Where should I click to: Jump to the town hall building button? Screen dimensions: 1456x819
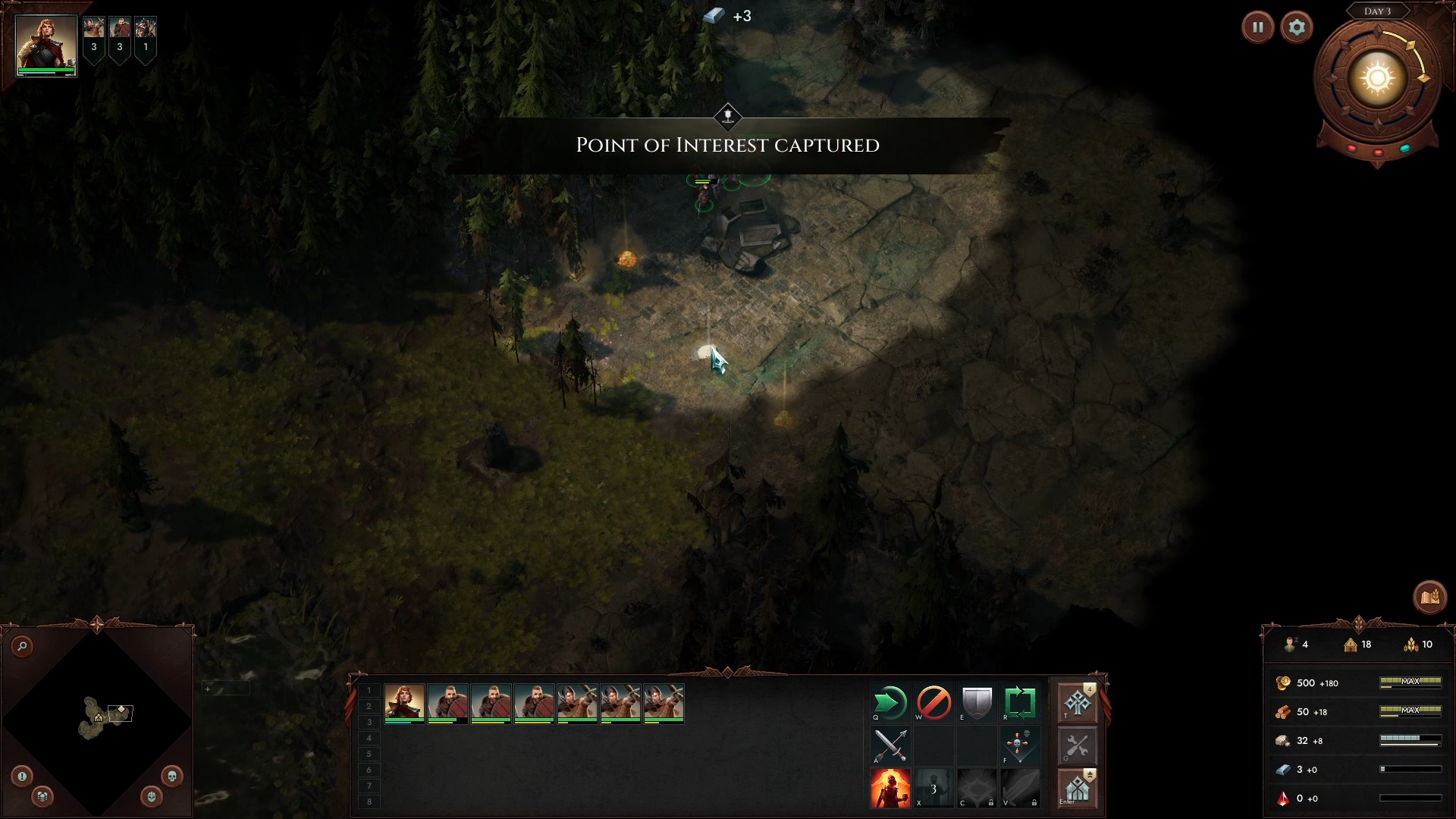click(x=1077, y=789)
